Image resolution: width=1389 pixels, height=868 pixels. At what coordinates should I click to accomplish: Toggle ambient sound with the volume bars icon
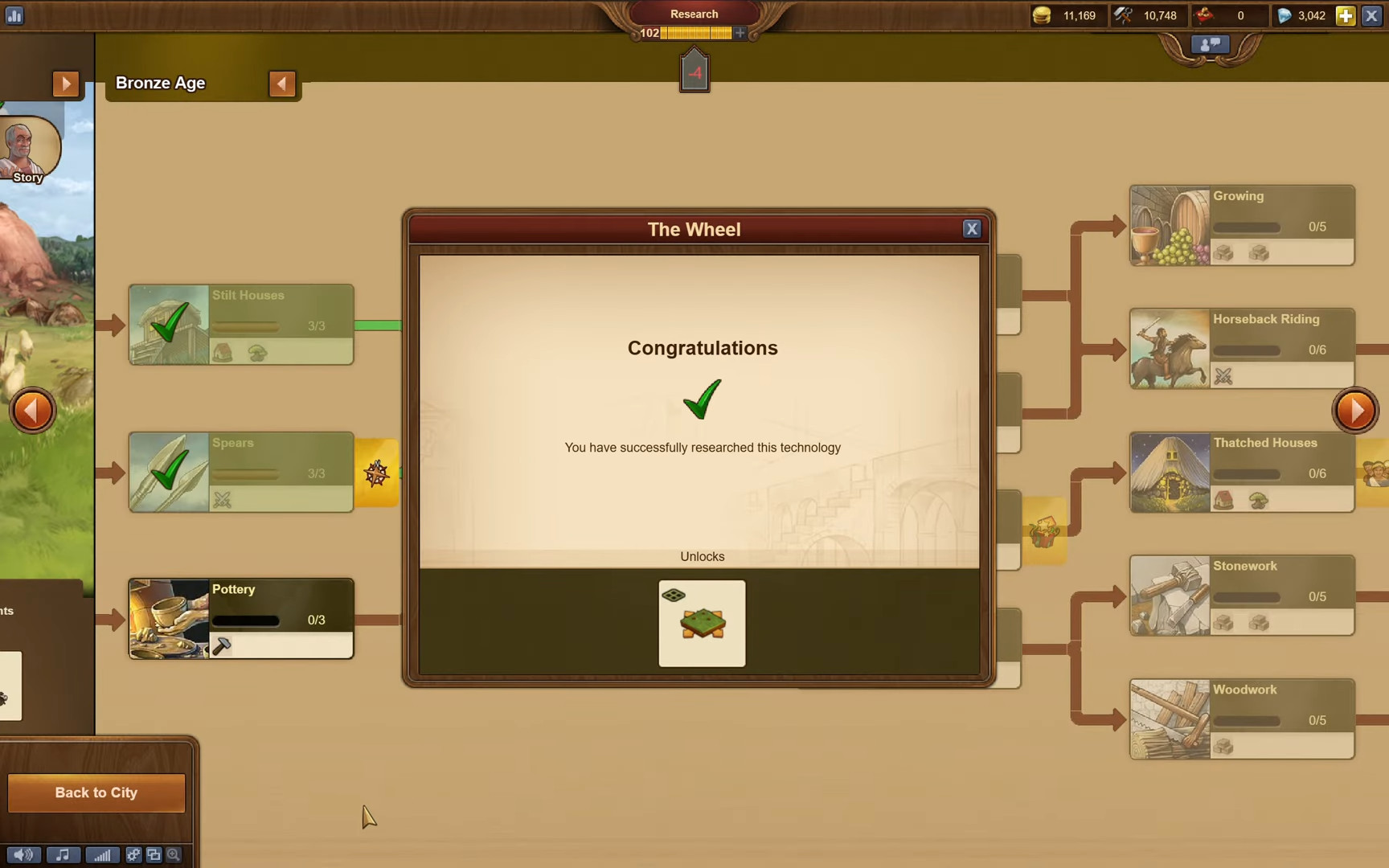tap(102, 855)
